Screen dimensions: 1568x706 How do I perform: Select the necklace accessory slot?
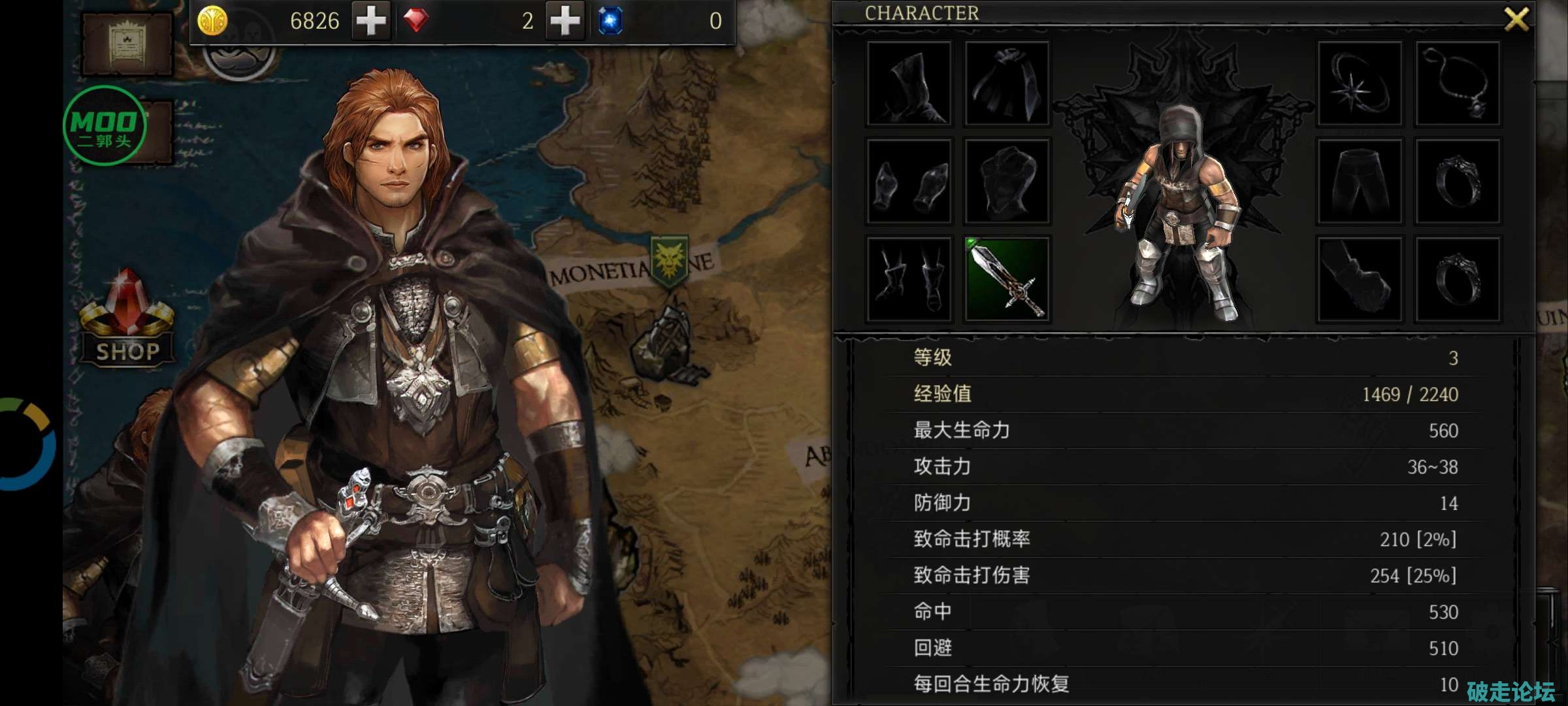[x=1458, y=84]
